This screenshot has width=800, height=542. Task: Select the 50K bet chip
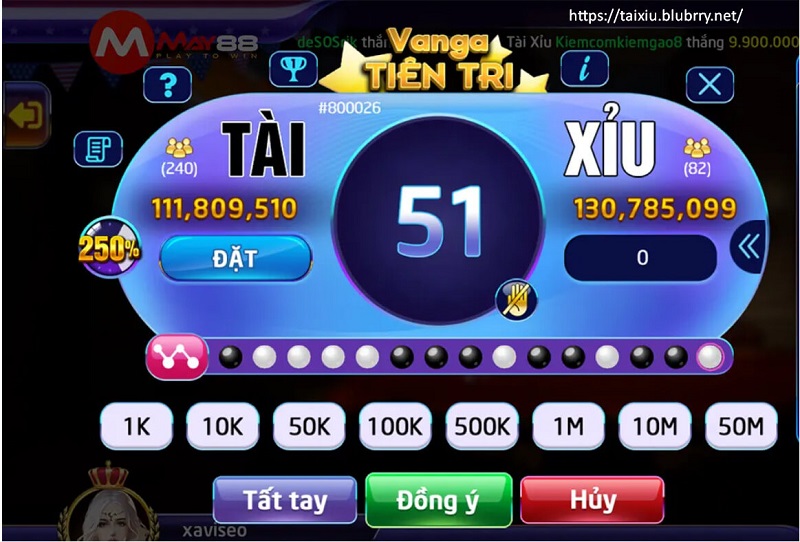click(309, 427)
